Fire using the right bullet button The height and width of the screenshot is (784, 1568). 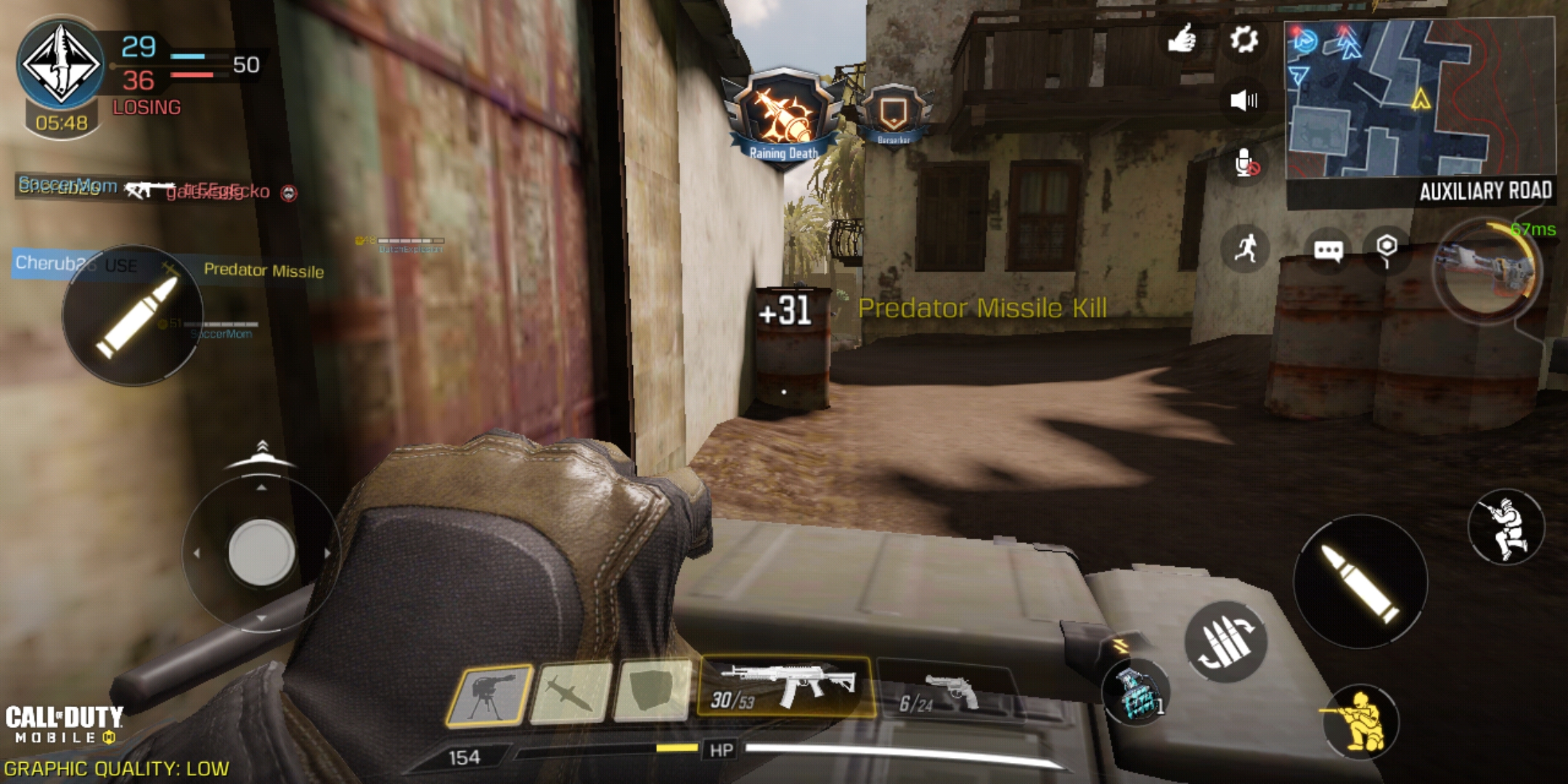(1360, 582)
